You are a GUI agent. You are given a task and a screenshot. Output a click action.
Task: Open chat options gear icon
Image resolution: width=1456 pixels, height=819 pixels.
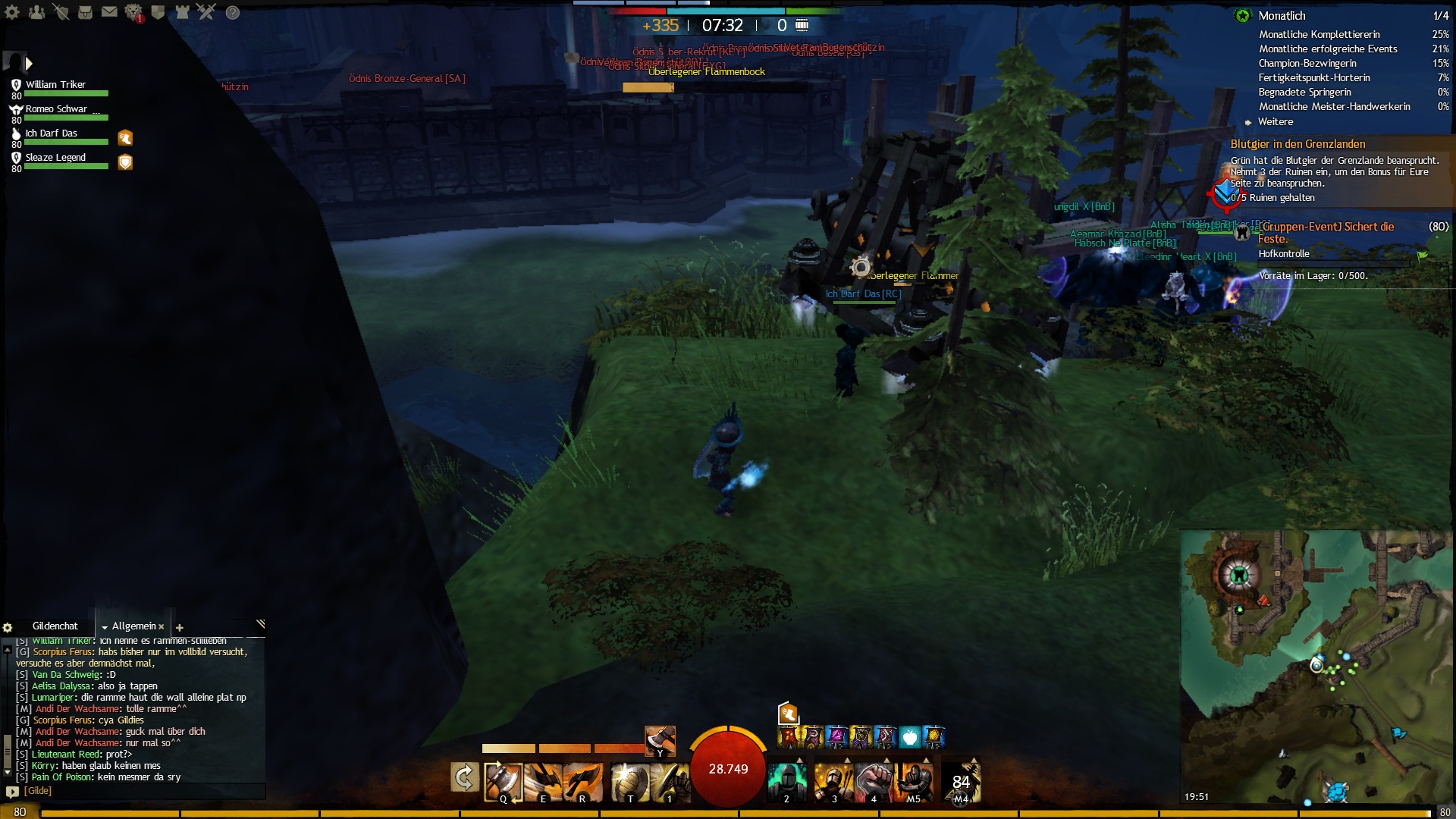click(x=8, y=627)
